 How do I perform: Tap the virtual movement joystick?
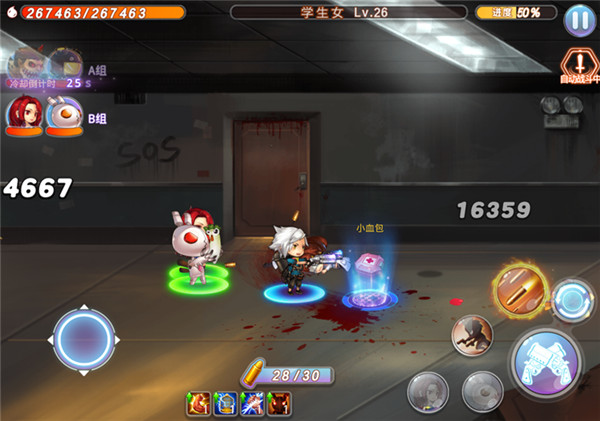85,339
